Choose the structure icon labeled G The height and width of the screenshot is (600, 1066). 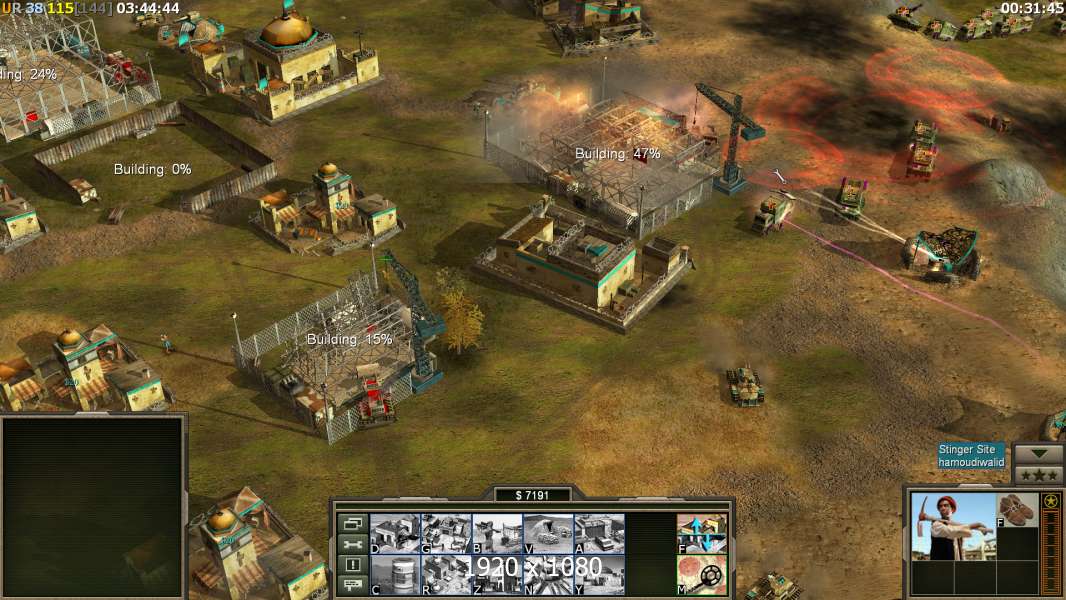point(446,534)
